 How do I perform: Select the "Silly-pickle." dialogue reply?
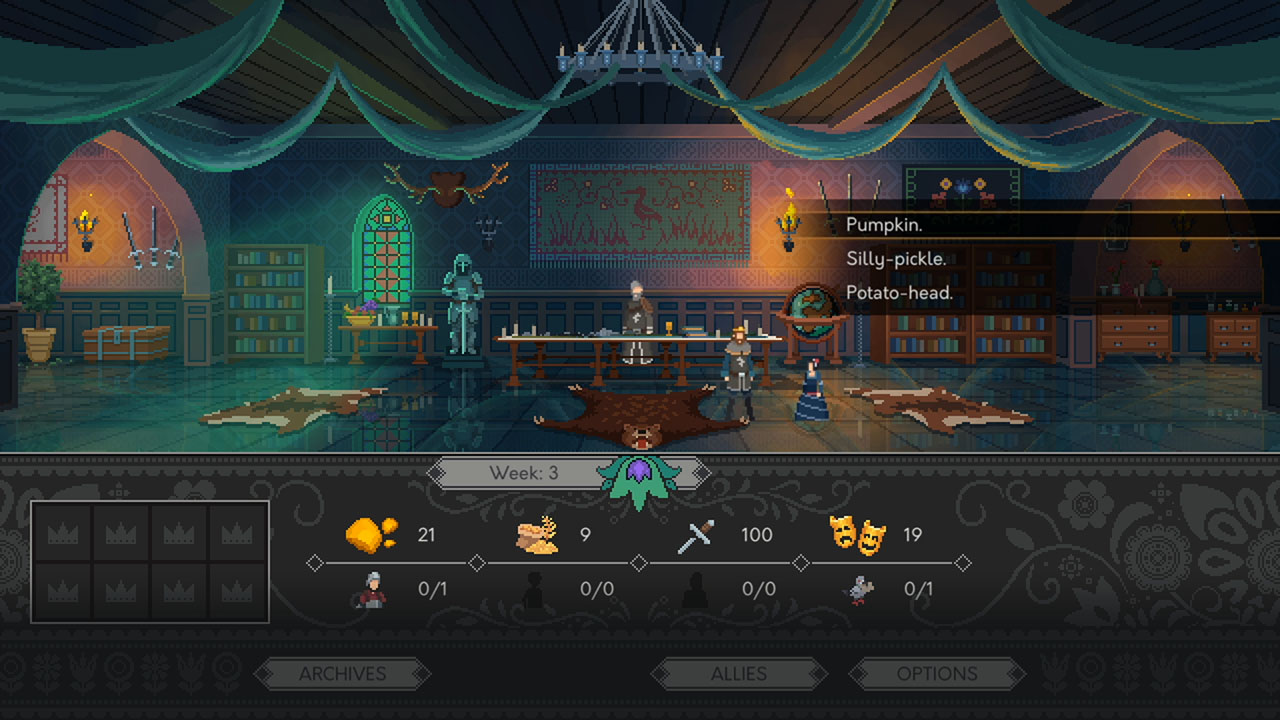coord(895,258)
